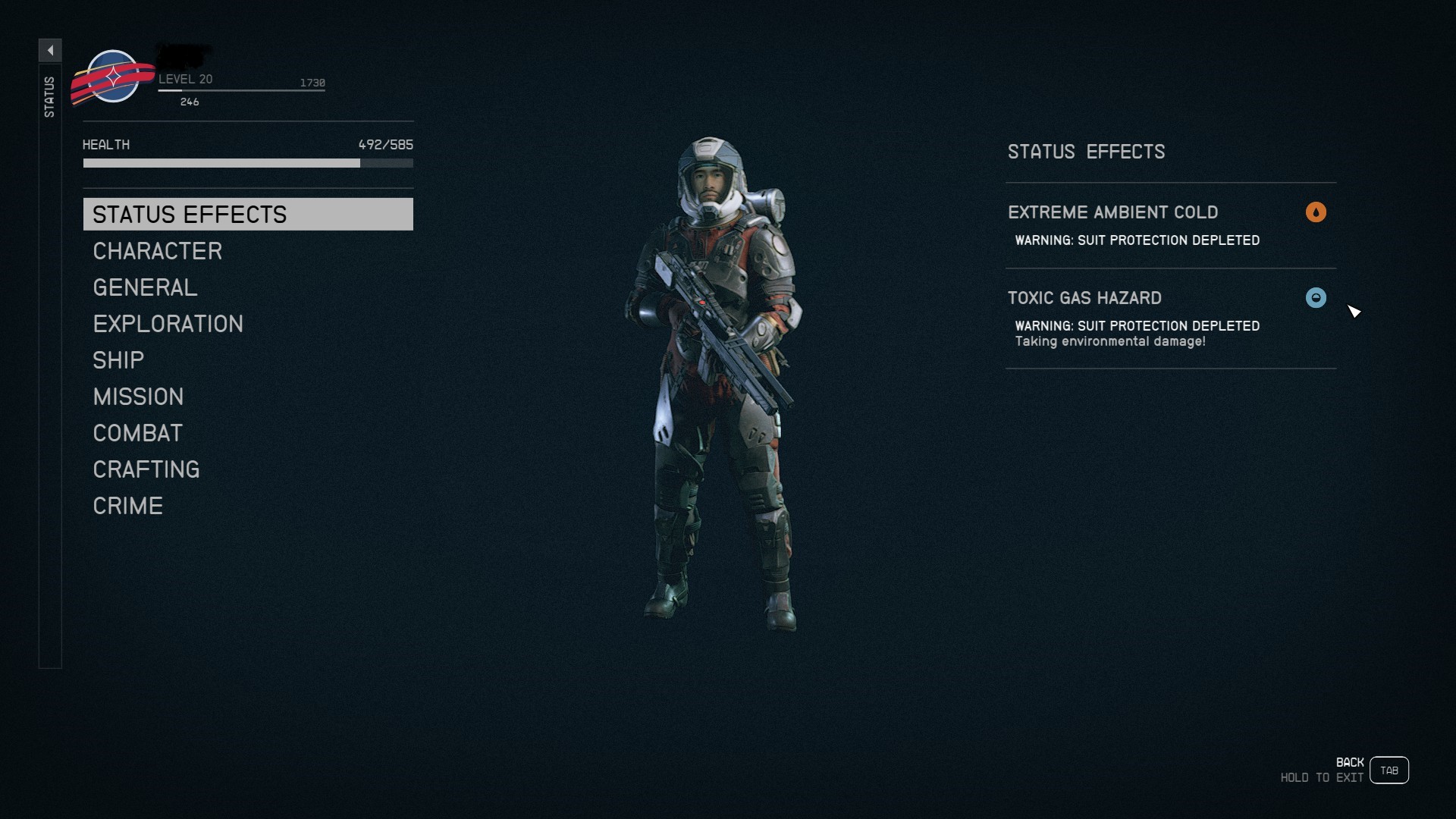View the Combat statistics
The height and width of the screenshot is (819, 1456).
[137, 433]
